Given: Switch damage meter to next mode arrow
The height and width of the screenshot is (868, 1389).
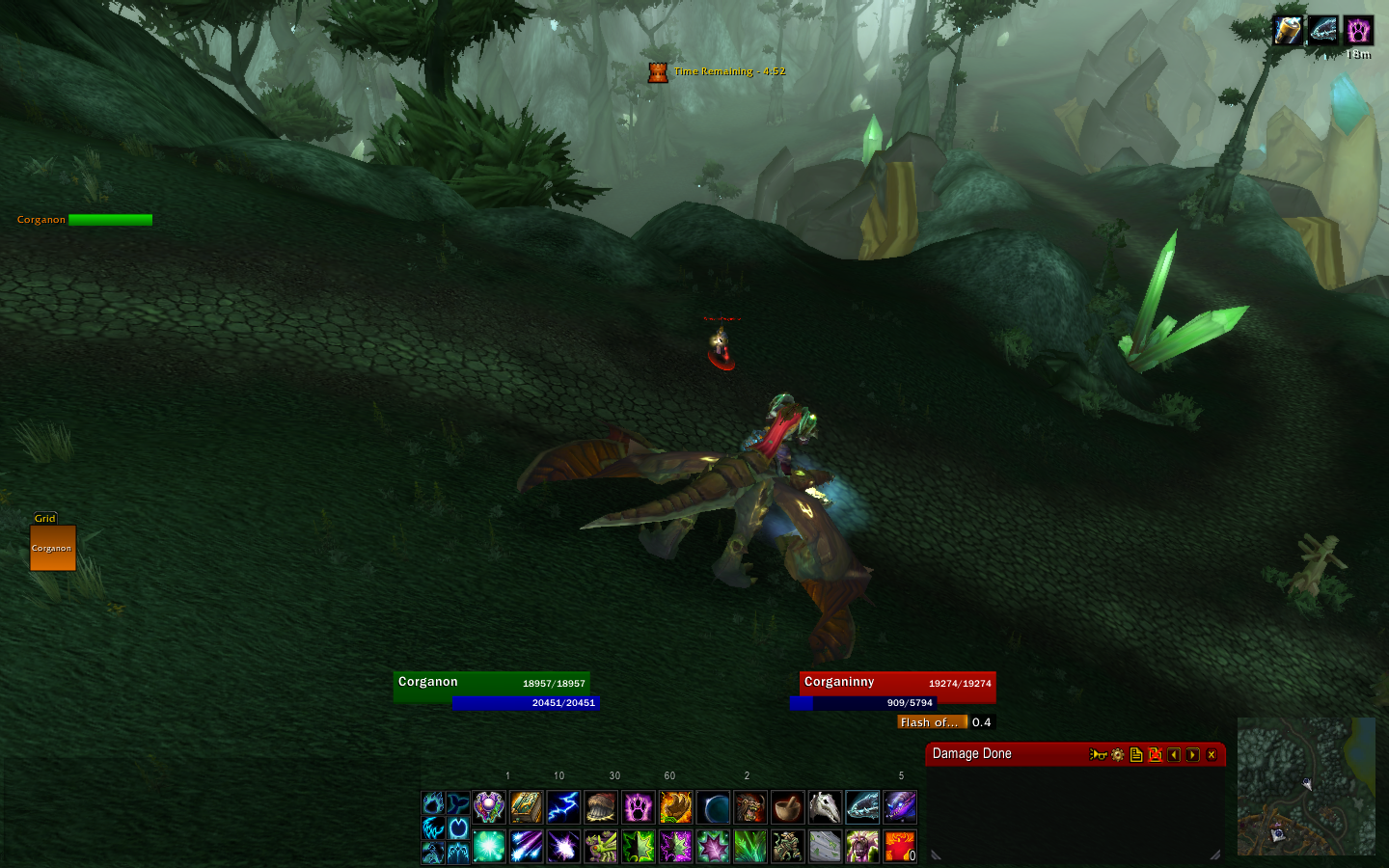Looking at the screenshot, I should [x=1193, y=755].
